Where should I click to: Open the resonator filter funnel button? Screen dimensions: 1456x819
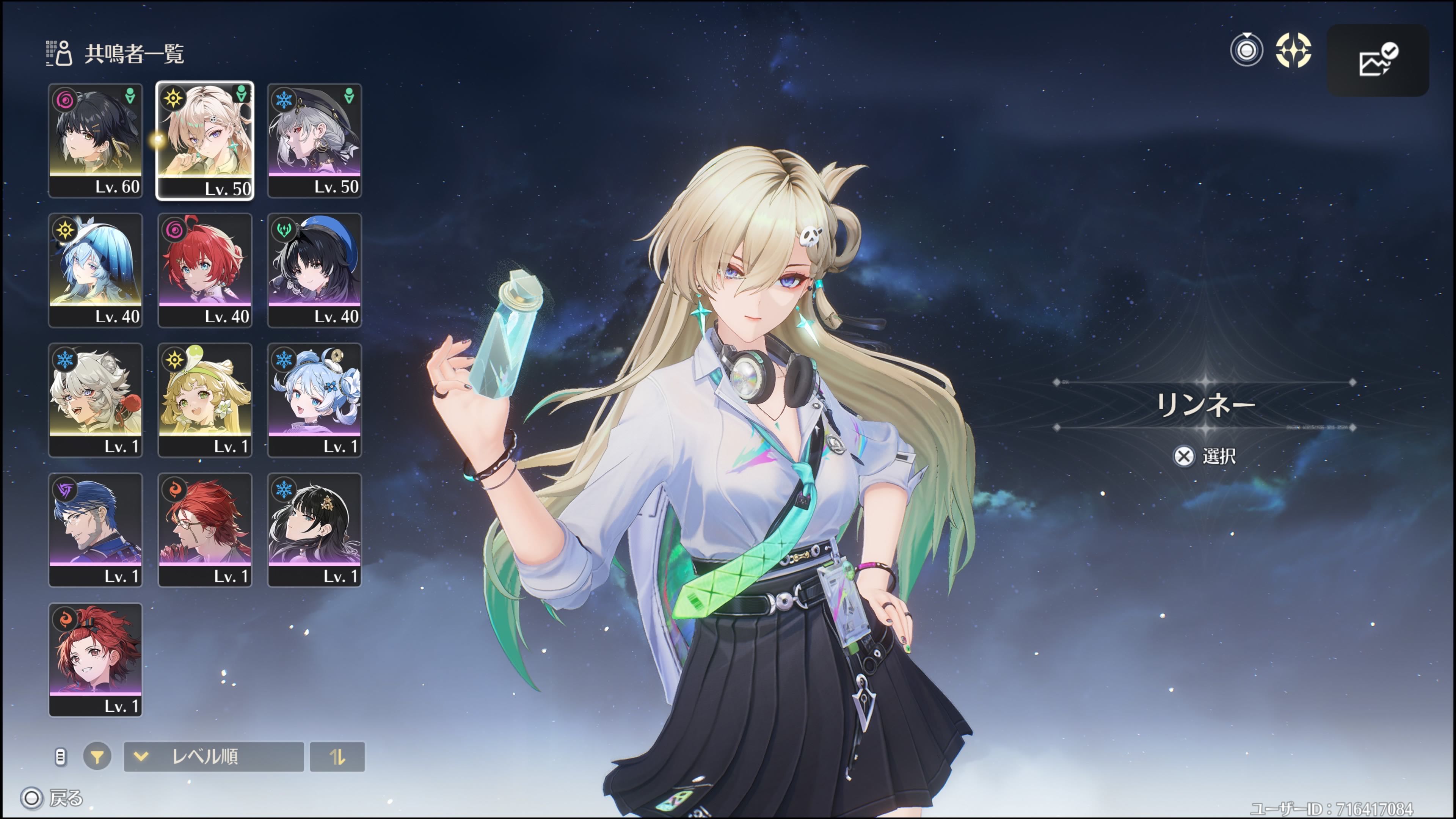point(97,756)
